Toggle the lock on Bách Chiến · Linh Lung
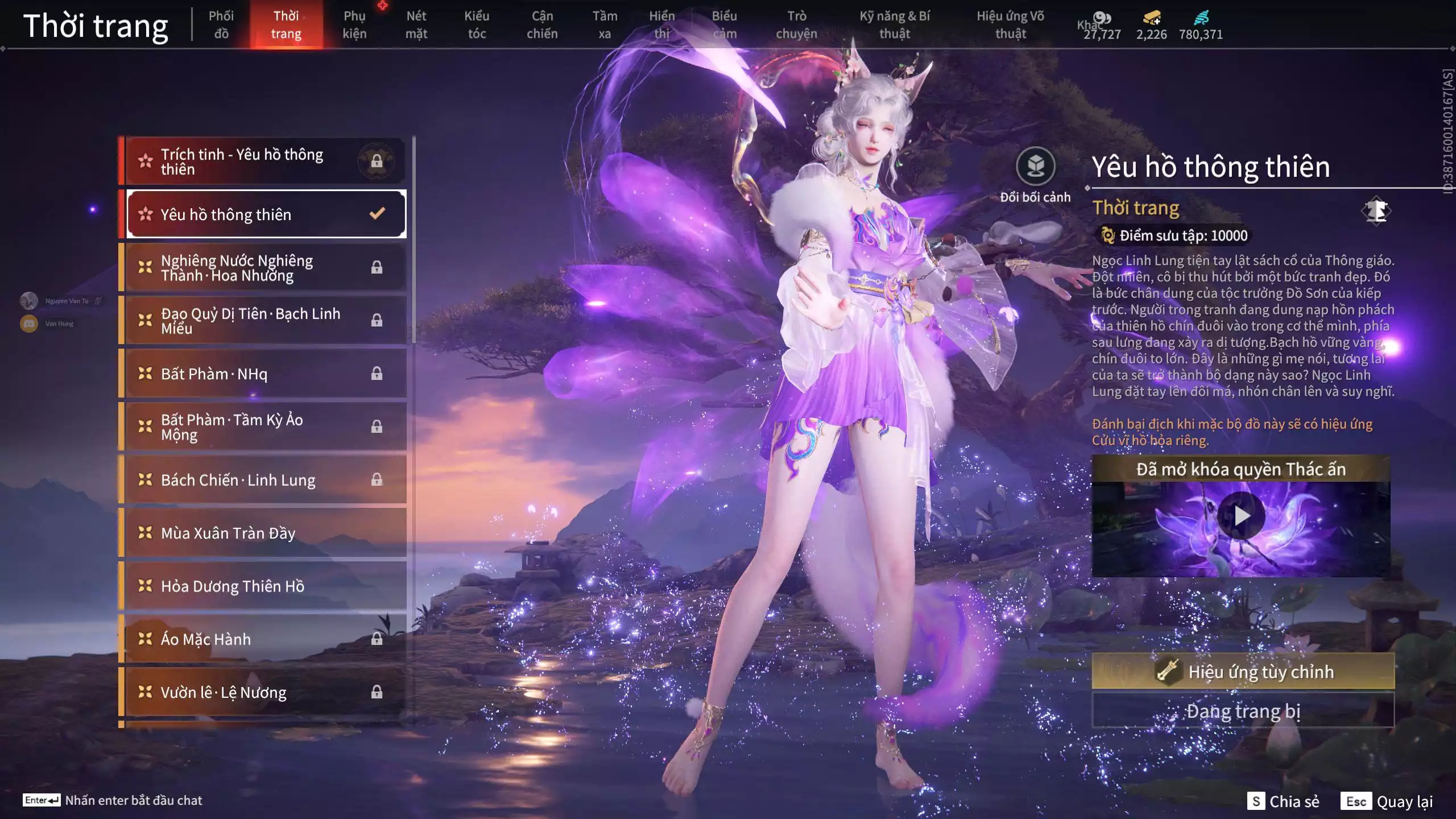 377,479
